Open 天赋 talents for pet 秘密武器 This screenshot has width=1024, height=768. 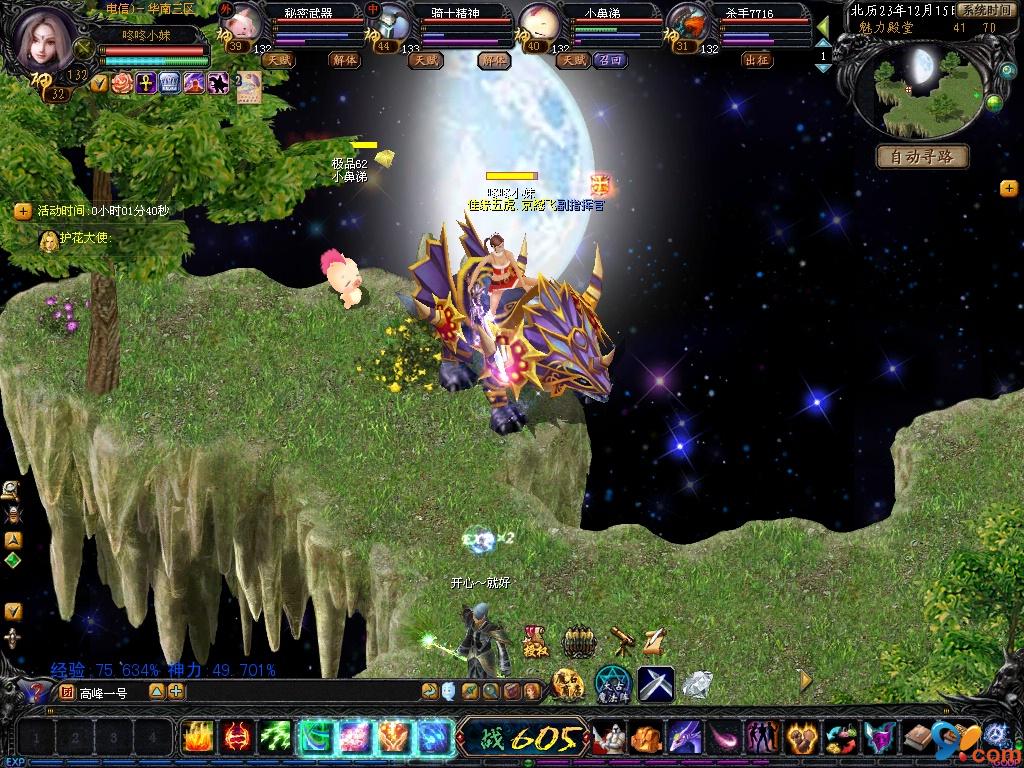(278, 60)
